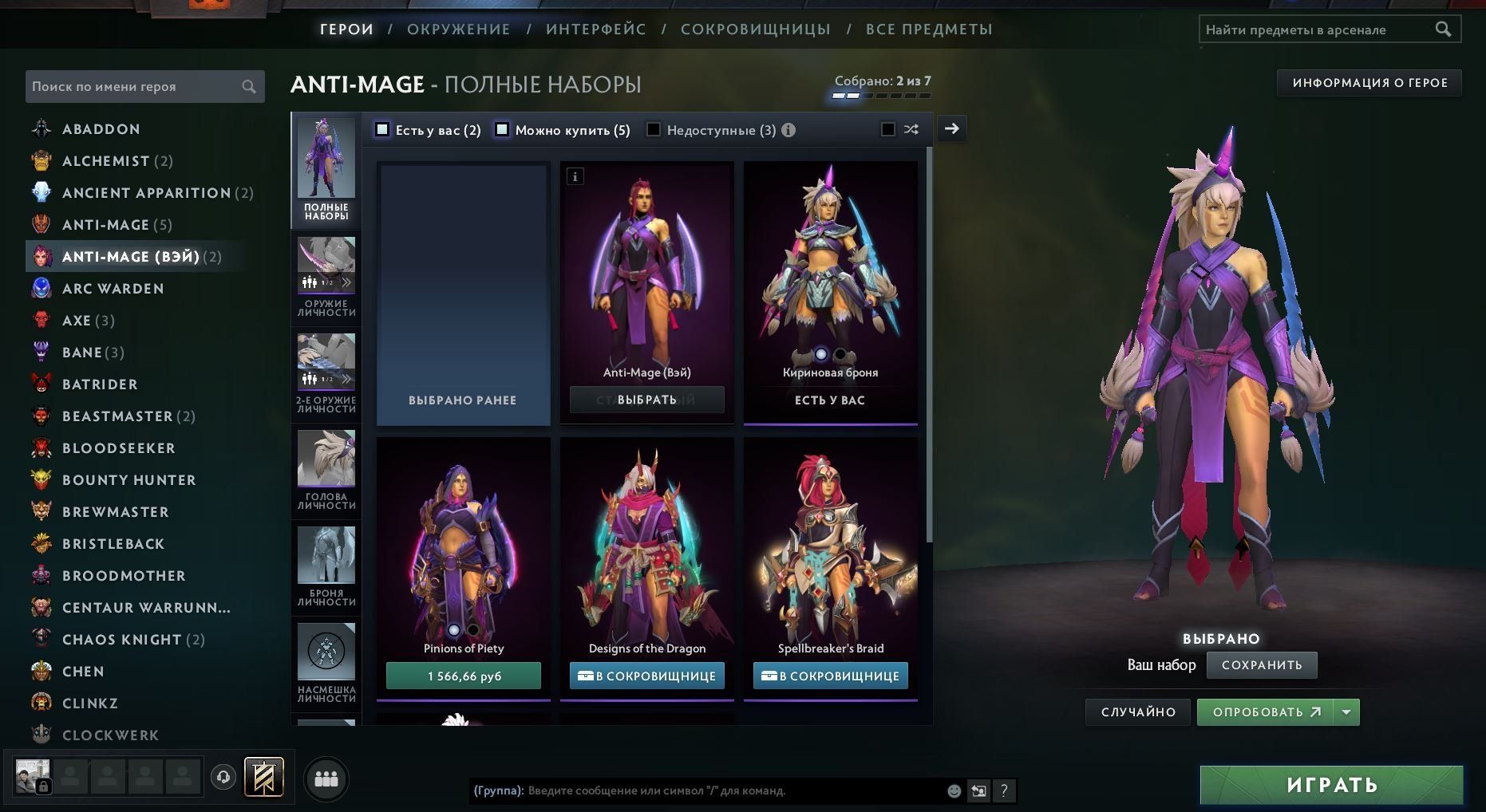Try the set with ОПРОБОВАТЬ
The height and width of the screenshot is (812, 1486).
tap(1265, 712)
